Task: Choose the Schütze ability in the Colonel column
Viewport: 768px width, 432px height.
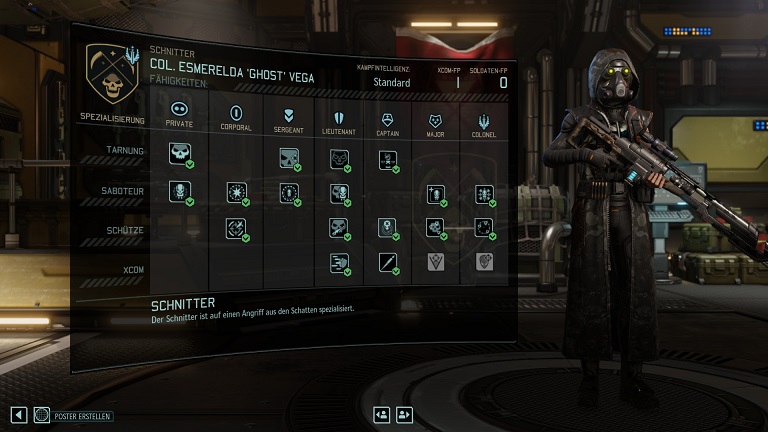Action: point(484,228)
